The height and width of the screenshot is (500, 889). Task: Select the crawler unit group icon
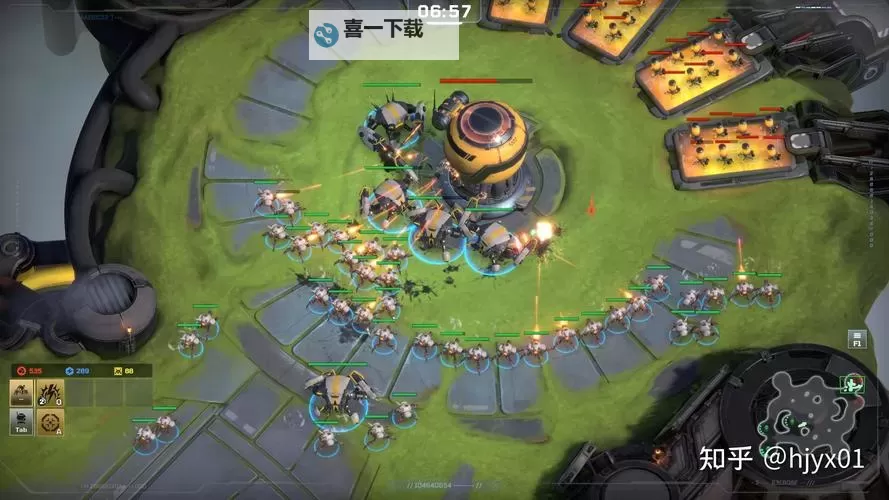tap(22, 393)
